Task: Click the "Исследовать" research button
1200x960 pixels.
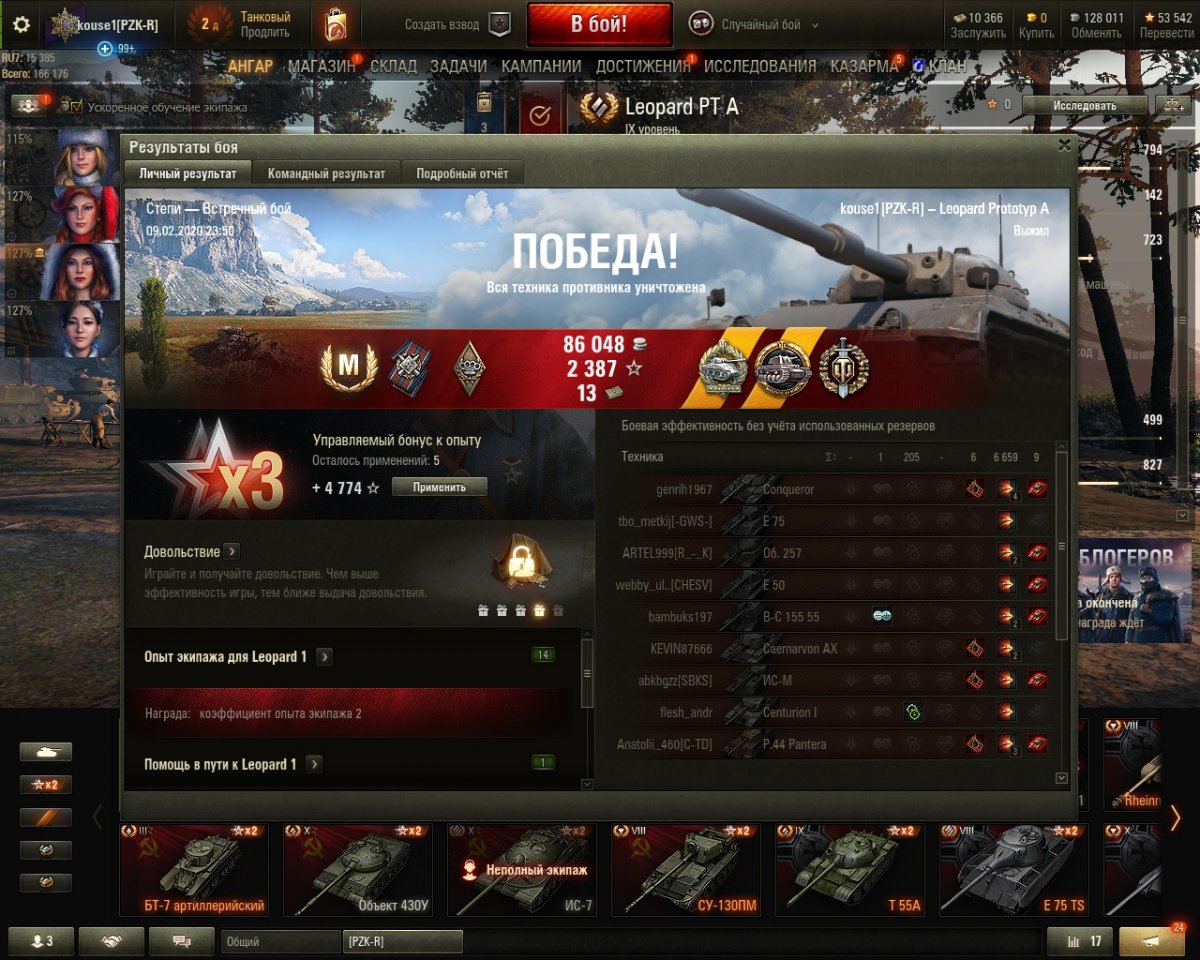Action: coord(1084,105)
